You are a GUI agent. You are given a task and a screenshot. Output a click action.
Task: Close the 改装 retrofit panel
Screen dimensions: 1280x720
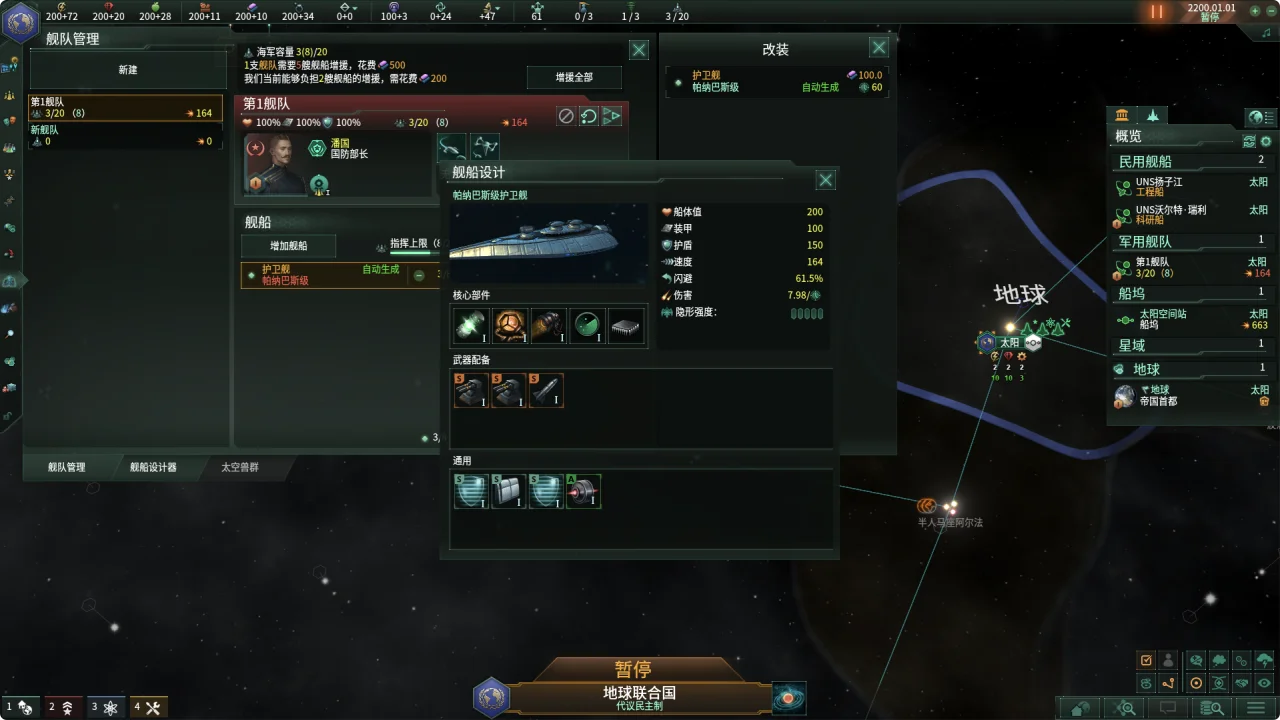tap(878, 48)
